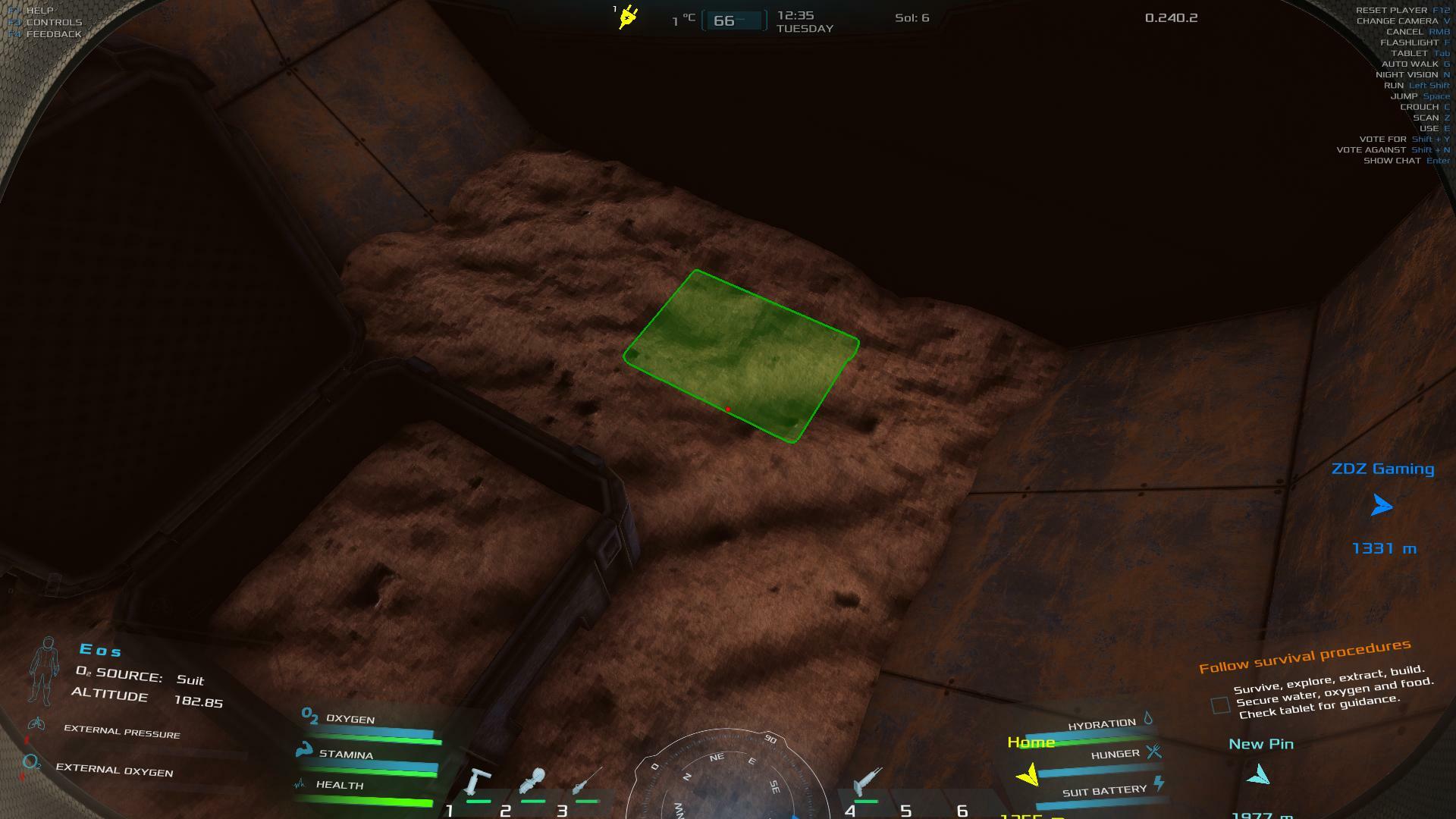Open the Follow survival procedures objective
Viewport: 1456px width, 819px height.
[1304, 656]
